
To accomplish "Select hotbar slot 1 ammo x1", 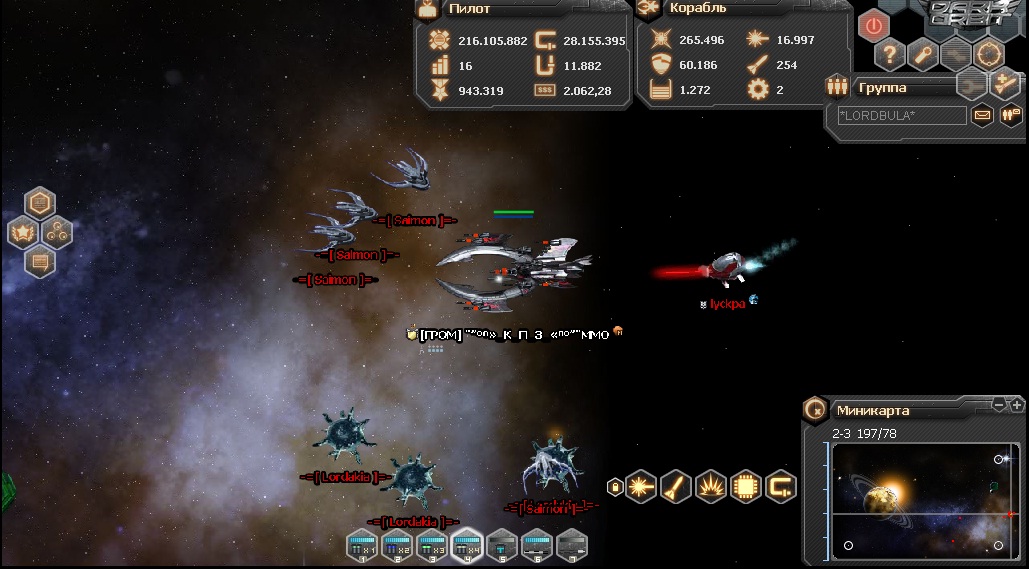I will pos(362,546).
